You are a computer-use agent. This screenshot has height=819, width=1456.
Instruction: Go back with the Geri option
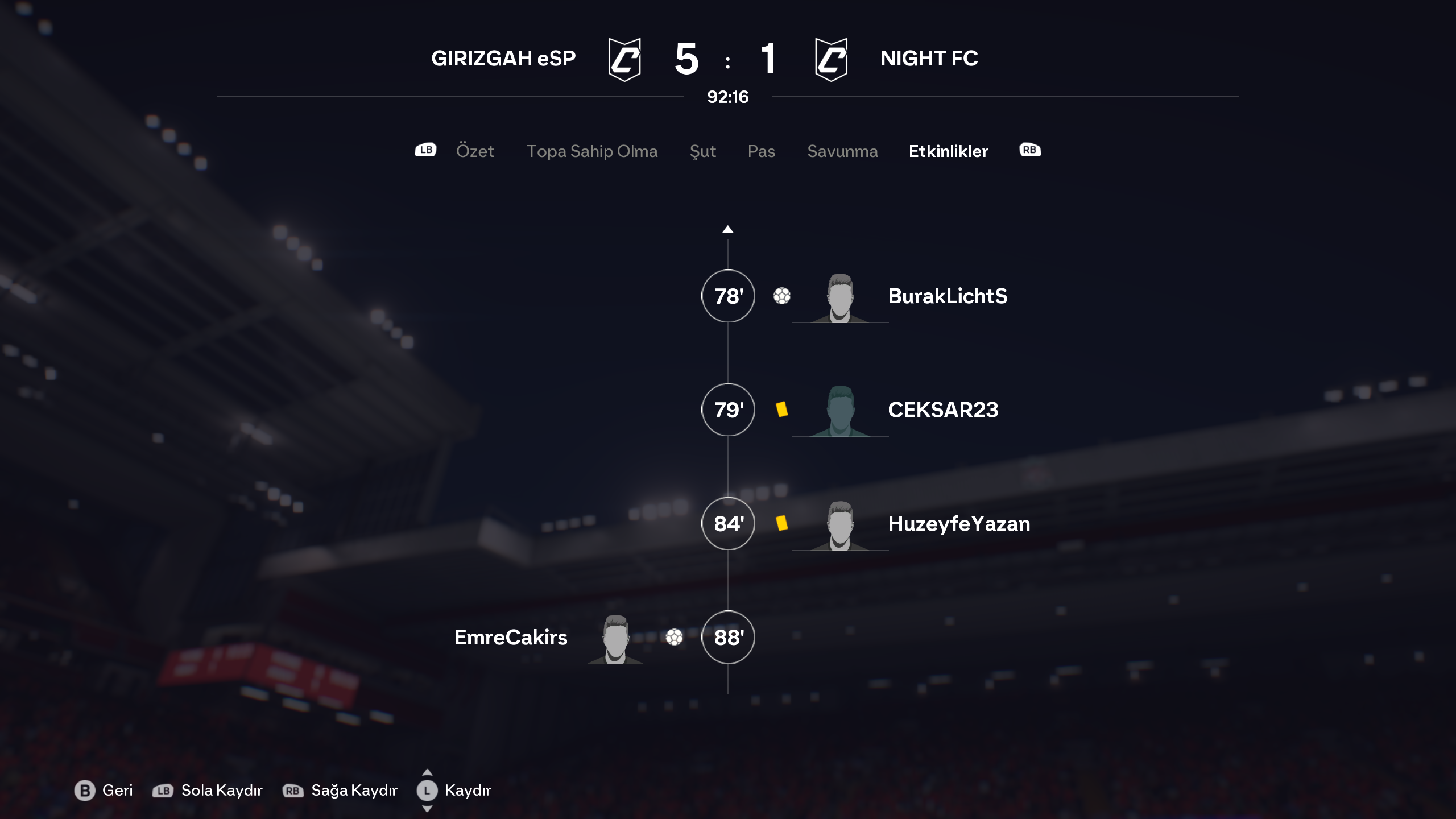(104, 791)
